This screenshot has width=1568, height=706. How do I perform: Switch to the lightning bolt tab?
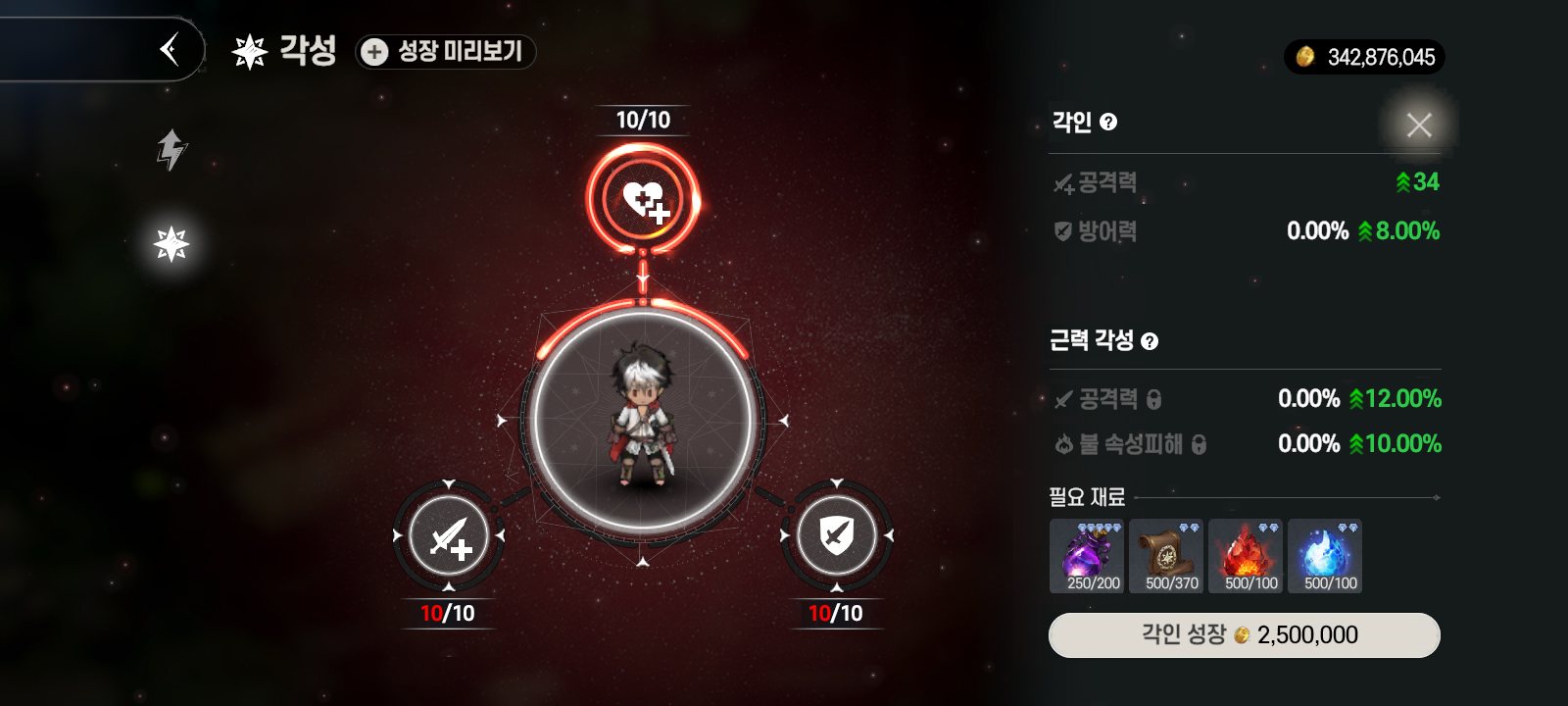pos(171,150)
